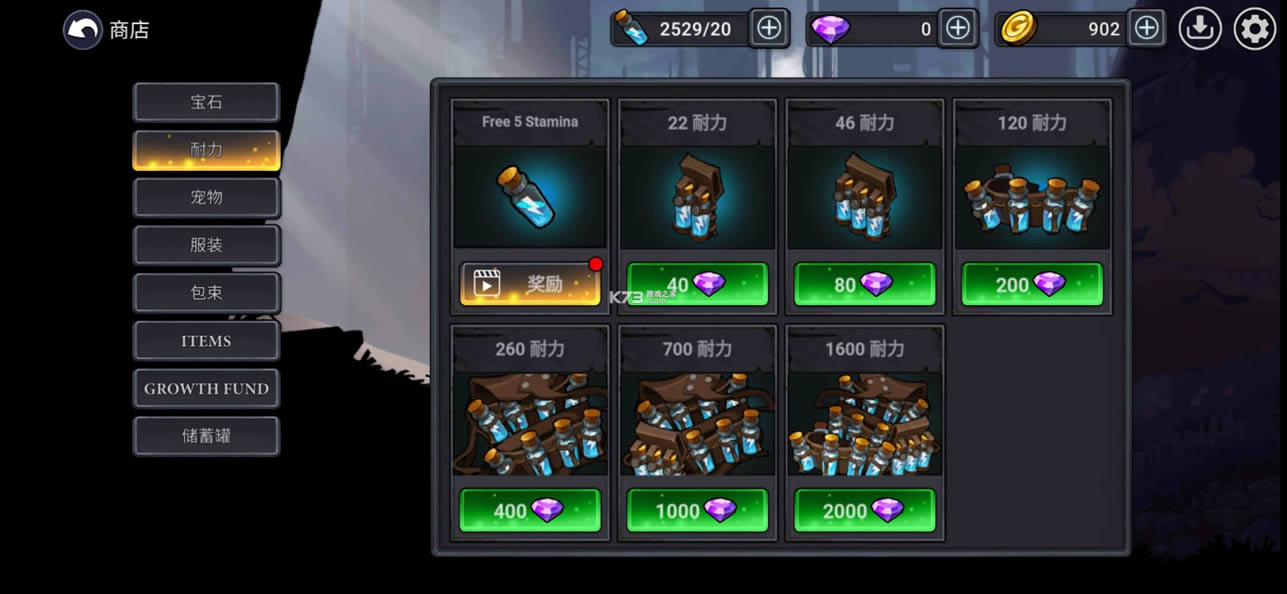Open the 储蓄罐 piggy bank category

[206, 436]
